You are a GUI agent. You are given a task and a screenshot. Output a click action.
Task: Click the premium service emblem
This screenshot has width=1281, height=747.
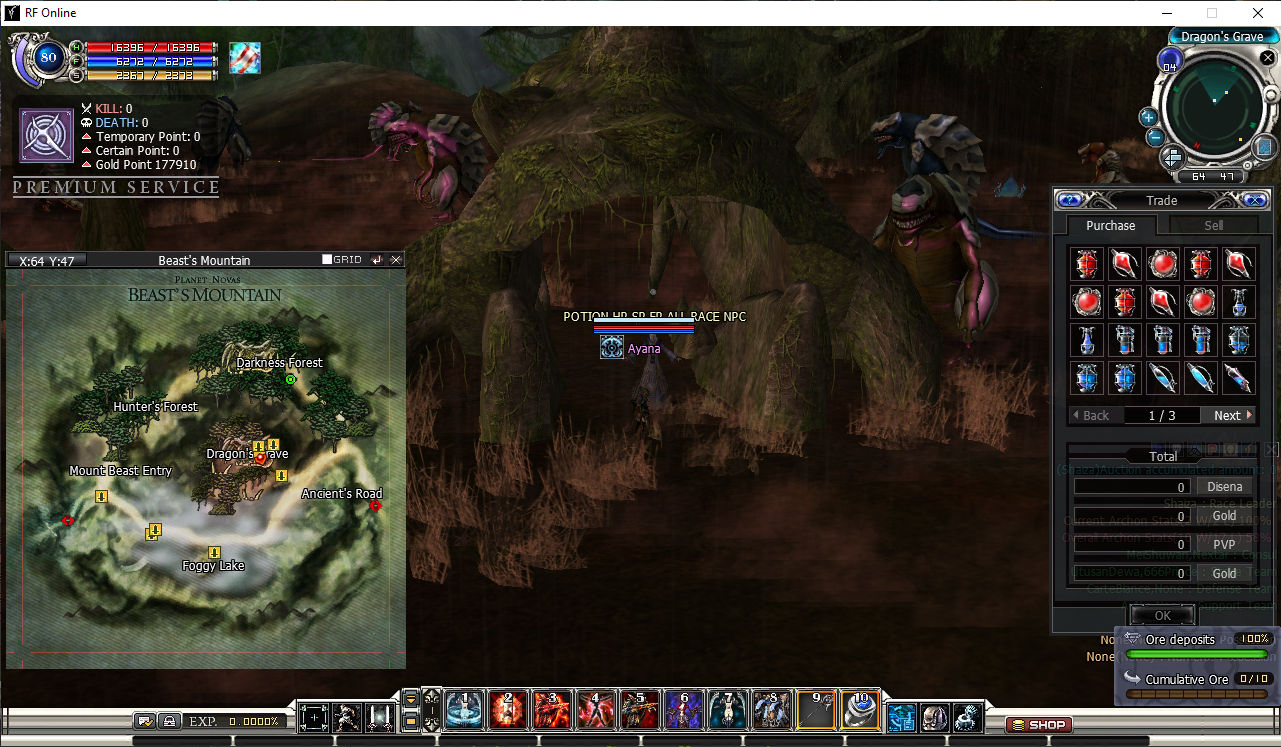click(x=45, y=135)
